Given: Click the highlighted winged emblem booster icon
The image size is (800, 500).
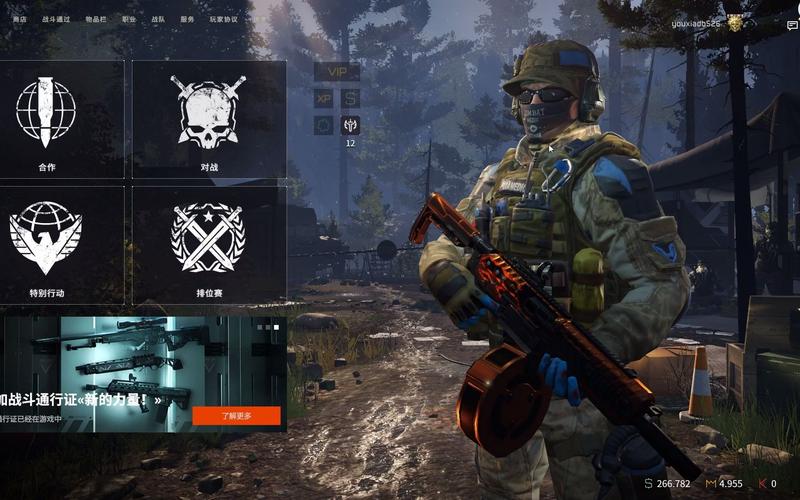Looking at the screenshot, I should 350,125.
